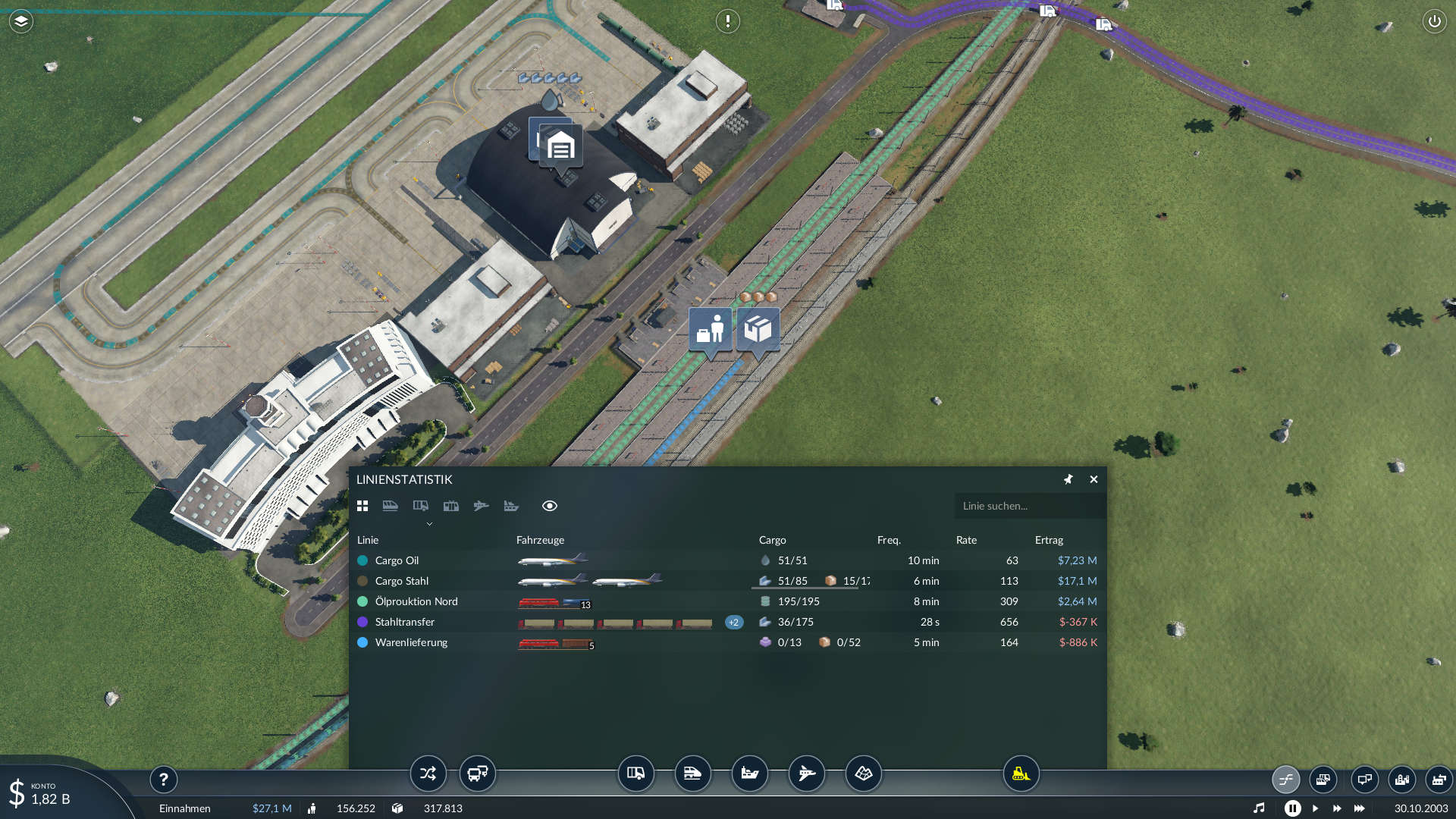The width and height of the screenshot is (1456, 819).
Task: Expand the +2 extra vehicles badge
Action: [x=733, y=622]
